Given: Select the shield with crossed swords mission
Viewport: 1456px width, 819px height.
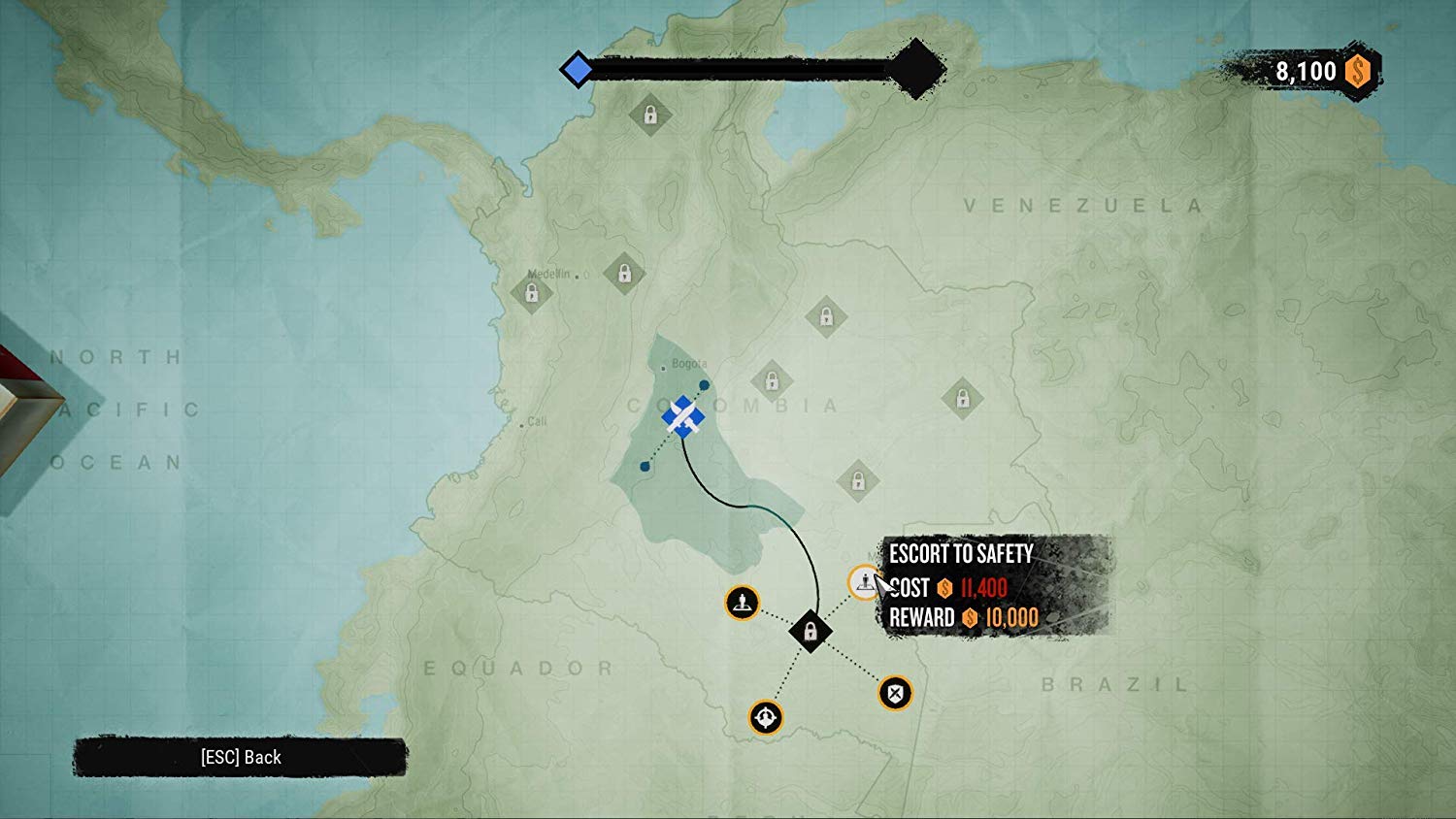Looking at the screenshot, I should [x=895, y=693].
